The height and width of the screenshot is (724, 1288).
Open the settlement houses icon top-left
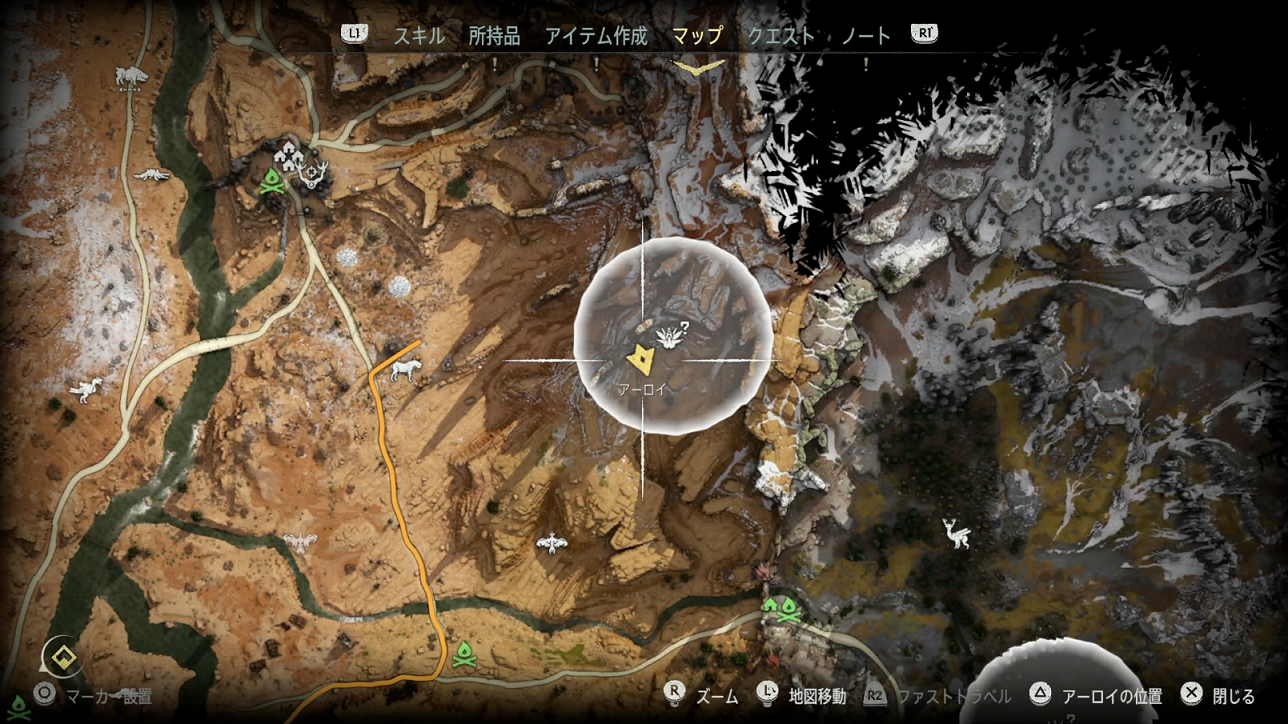pos(289,157)
